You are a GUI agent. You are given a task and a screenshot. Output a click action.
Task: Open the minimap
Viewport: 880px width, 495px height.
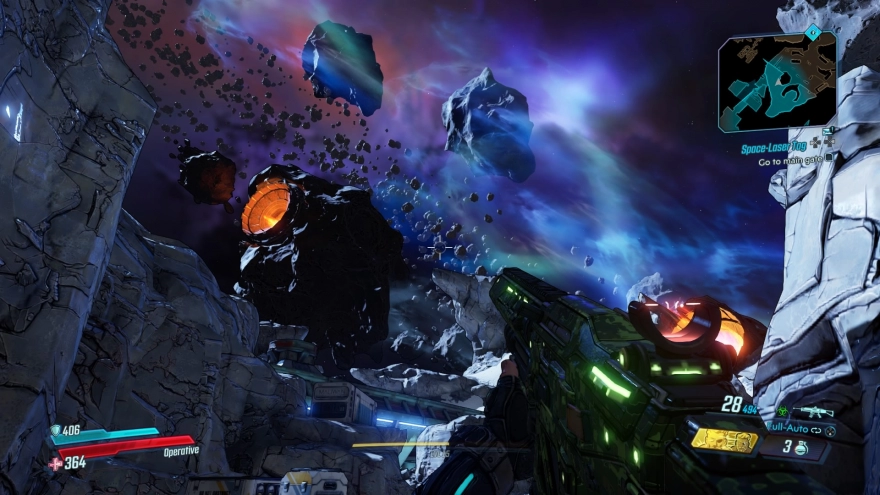777,82
